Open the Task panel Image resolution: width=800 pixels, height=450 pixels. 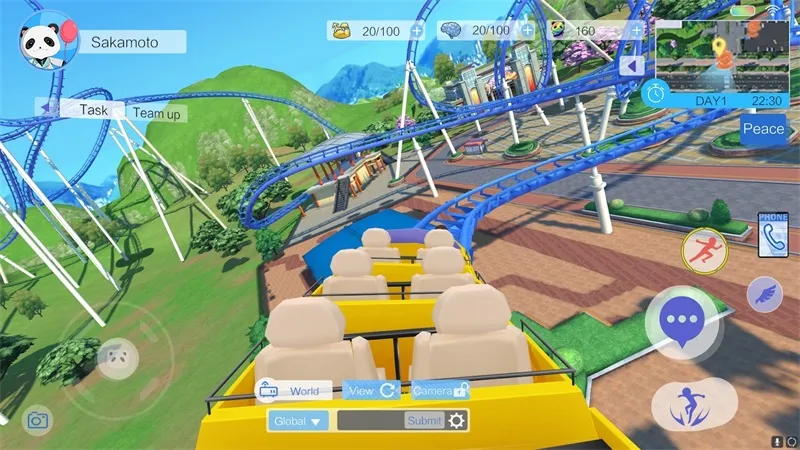tap(93, 110)
